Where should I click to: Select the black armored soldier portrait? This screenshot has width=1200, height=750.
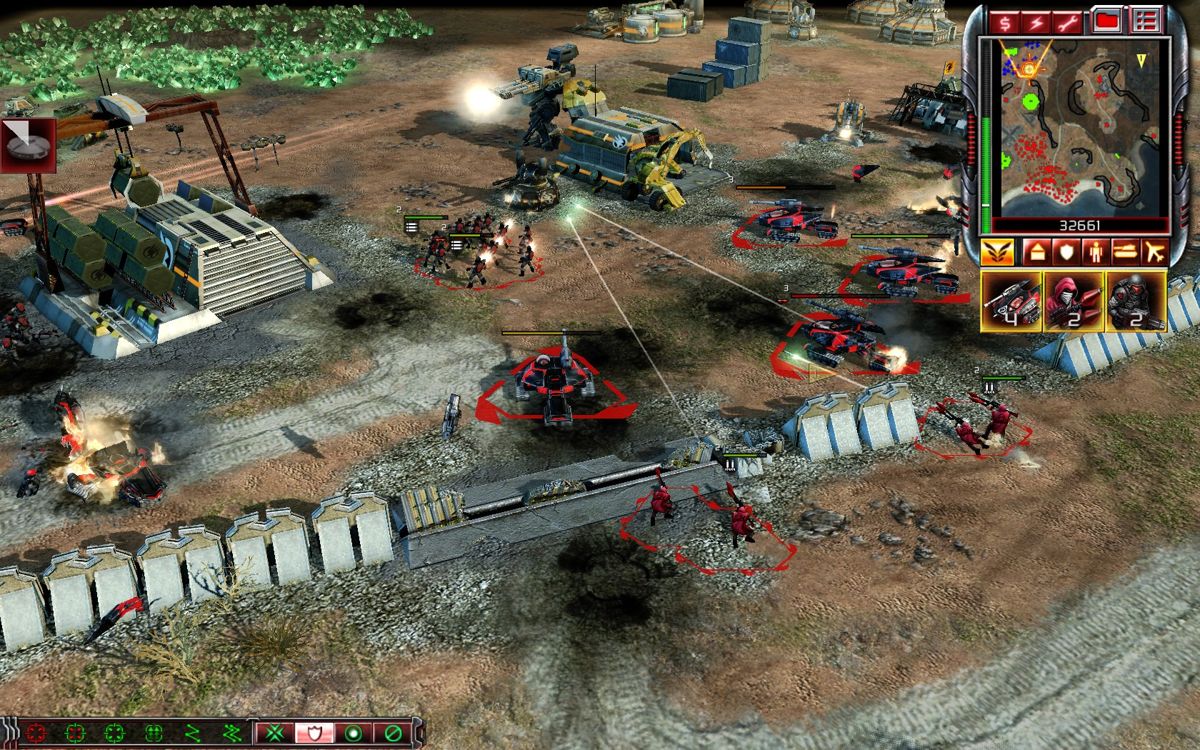[x=1135, y=301]
